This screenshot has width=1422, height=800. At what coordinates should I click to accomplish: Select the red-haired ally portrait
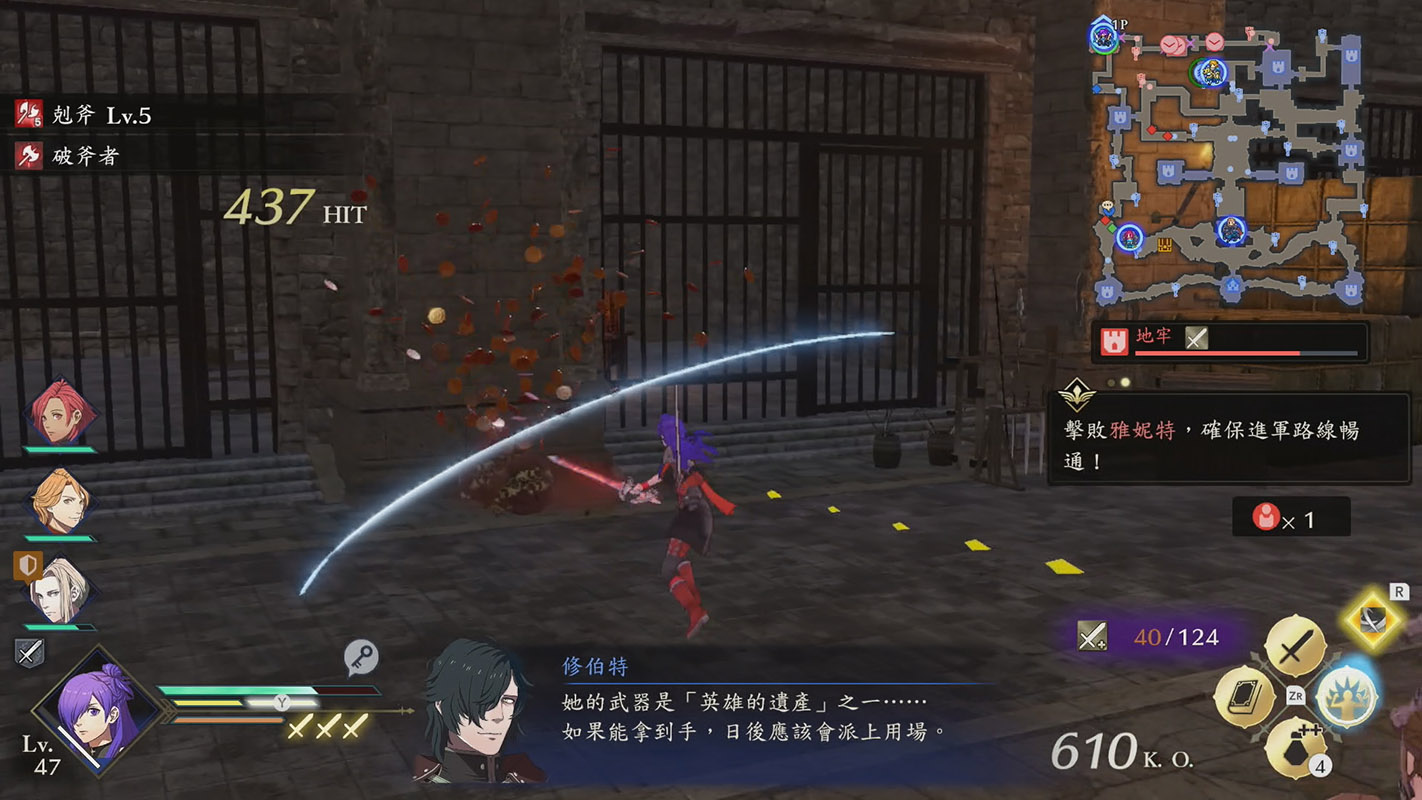pos(62,411)
